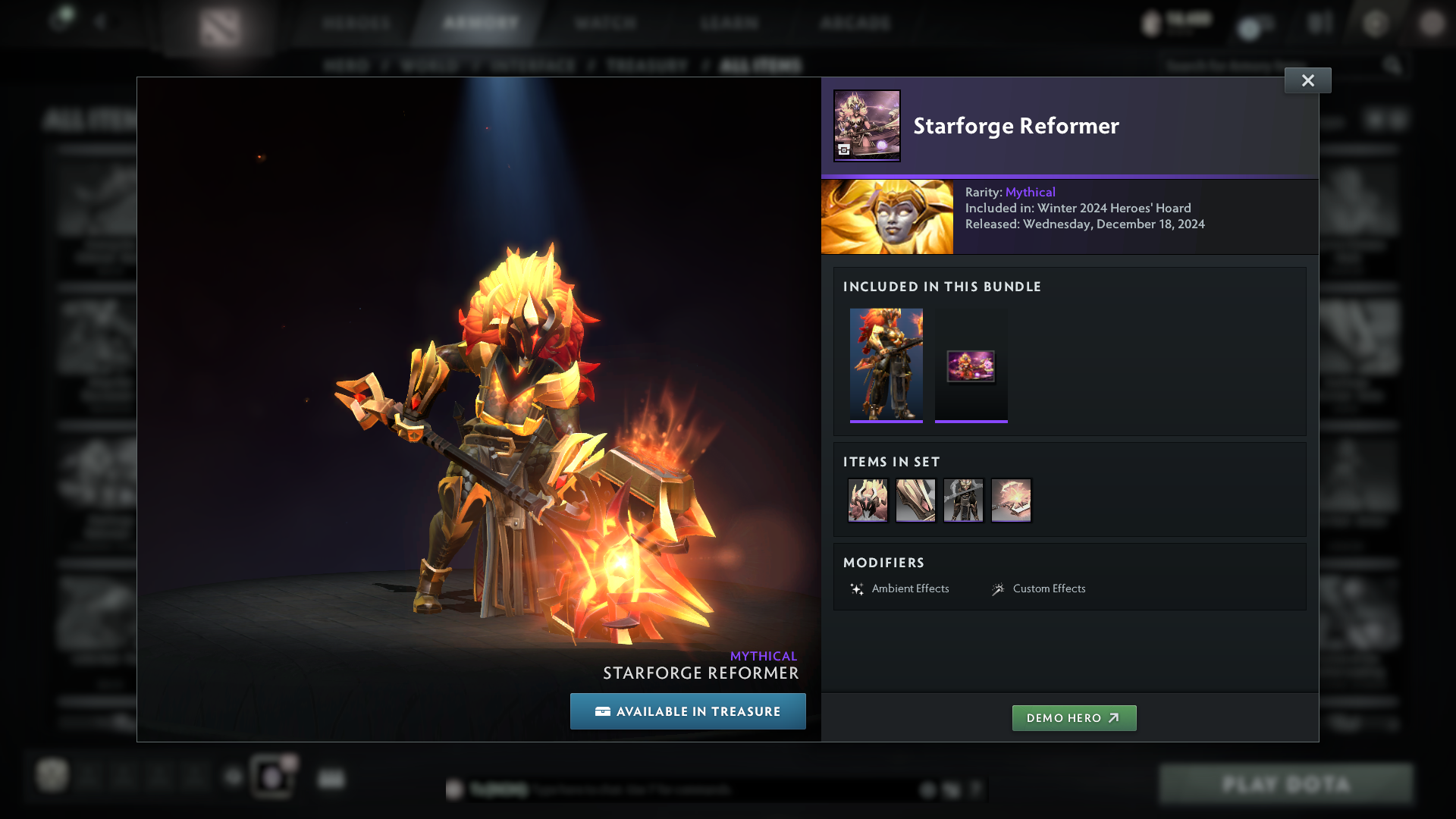This screenshot has height=819, width=1456.
Task: Select the glowing hammer weapon item
Action: click(x=1011, y=500)
